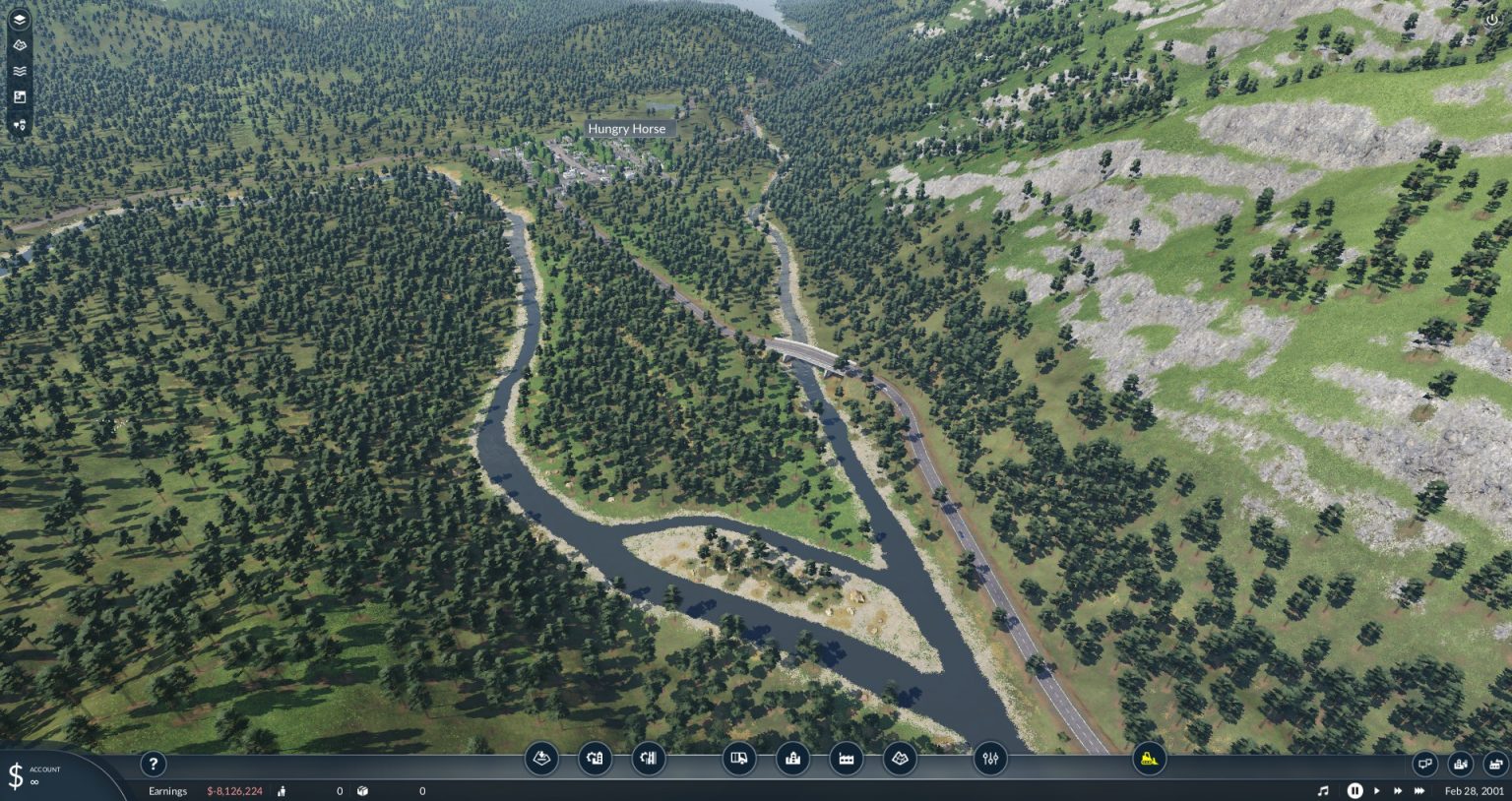The image size is (1512, 801).
Task: Mute the game music
Action: click(1322, 790)
